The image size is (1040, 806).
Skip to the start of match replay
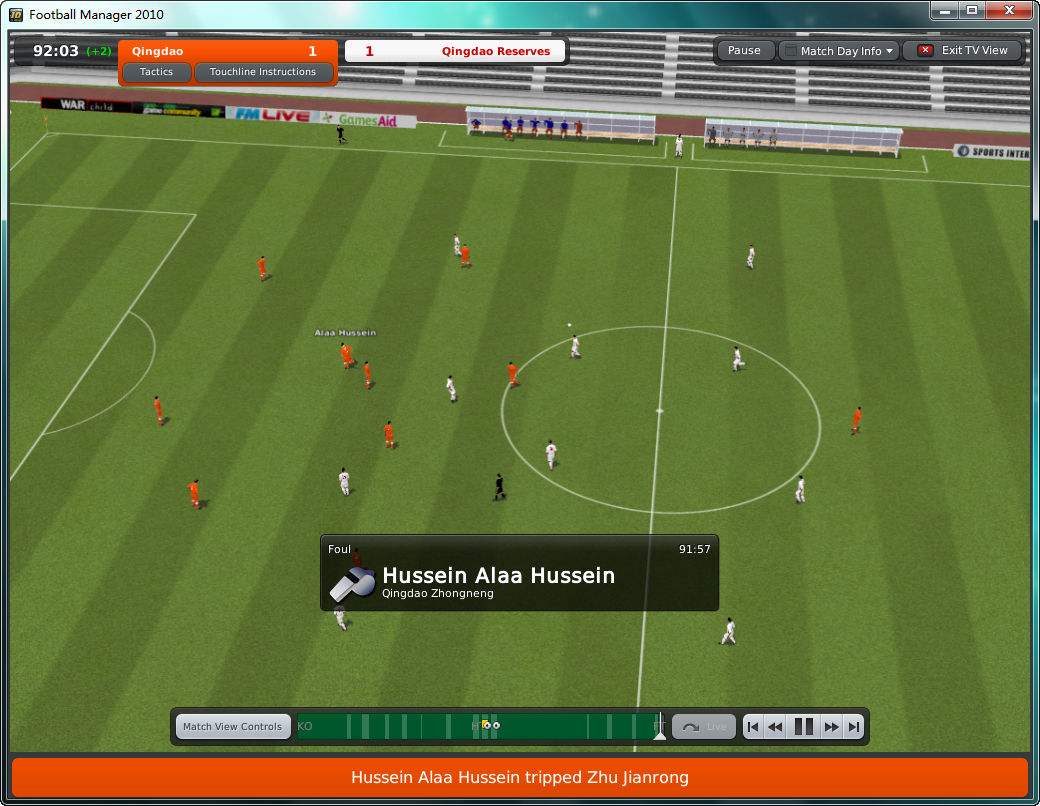click(752, 727)
